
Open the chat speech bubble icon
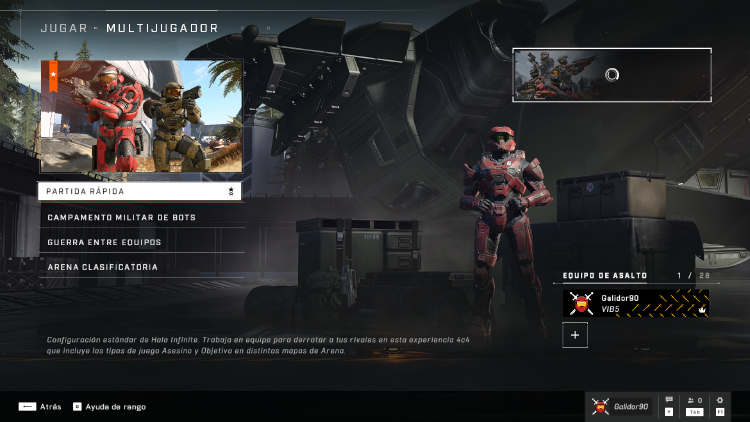[x=669, y=405]
